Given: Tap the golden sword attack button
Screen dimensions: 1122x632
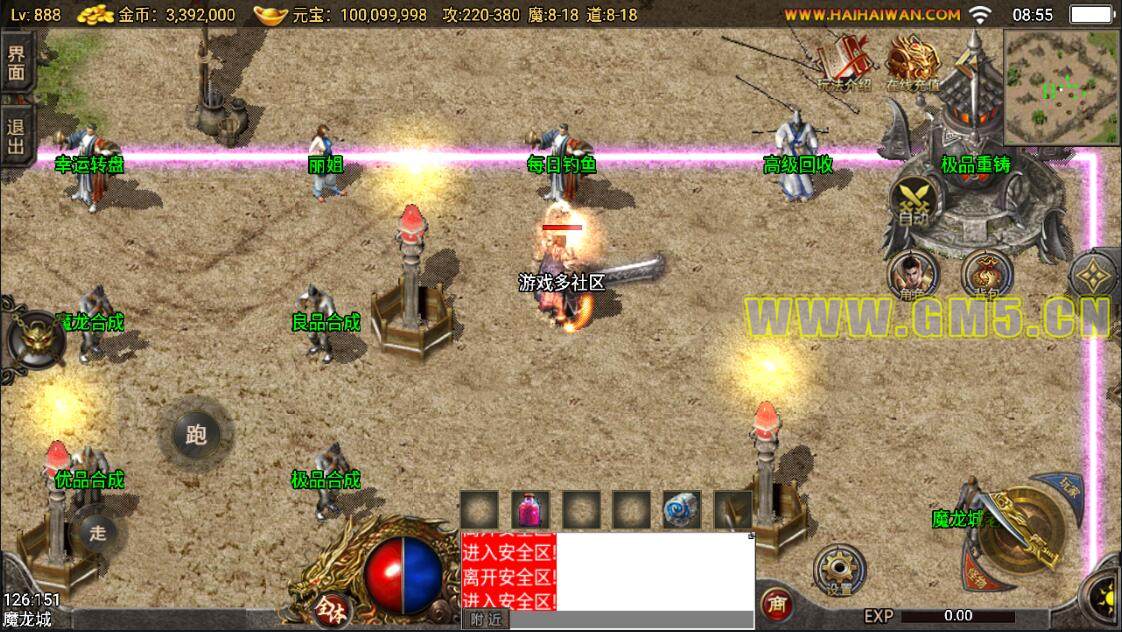Looking at the screenshot, I should click(1021, 530).
